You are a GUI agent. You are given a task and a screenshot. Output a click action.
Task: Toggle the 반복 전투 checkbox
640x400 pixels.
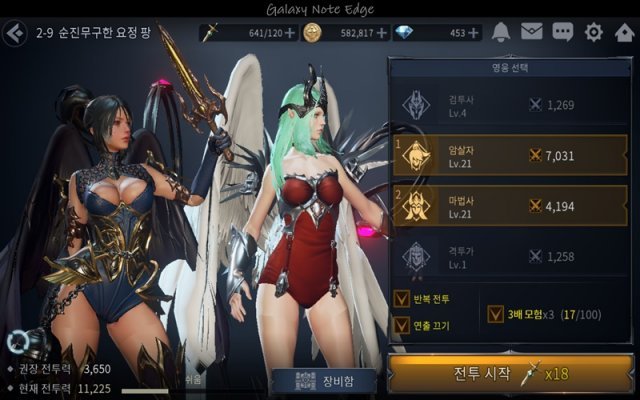point(402,298)
